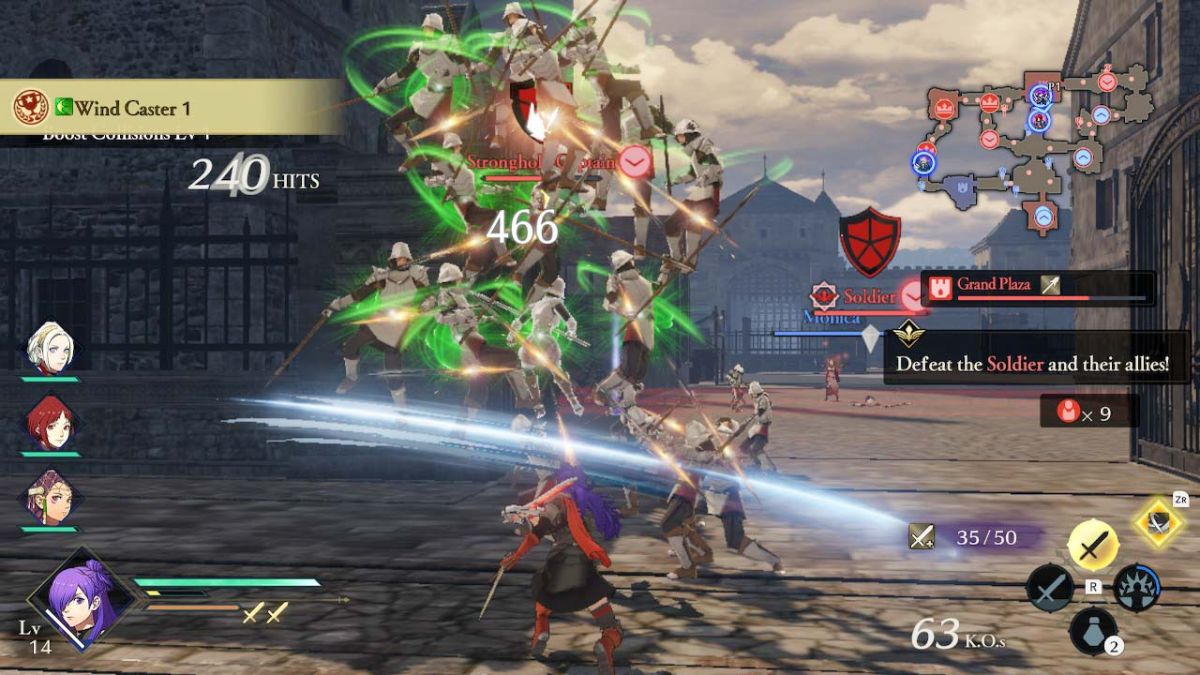Trigger the burst-figure ability on cooldown
1200x675 pixels.
coord(1137,588)
